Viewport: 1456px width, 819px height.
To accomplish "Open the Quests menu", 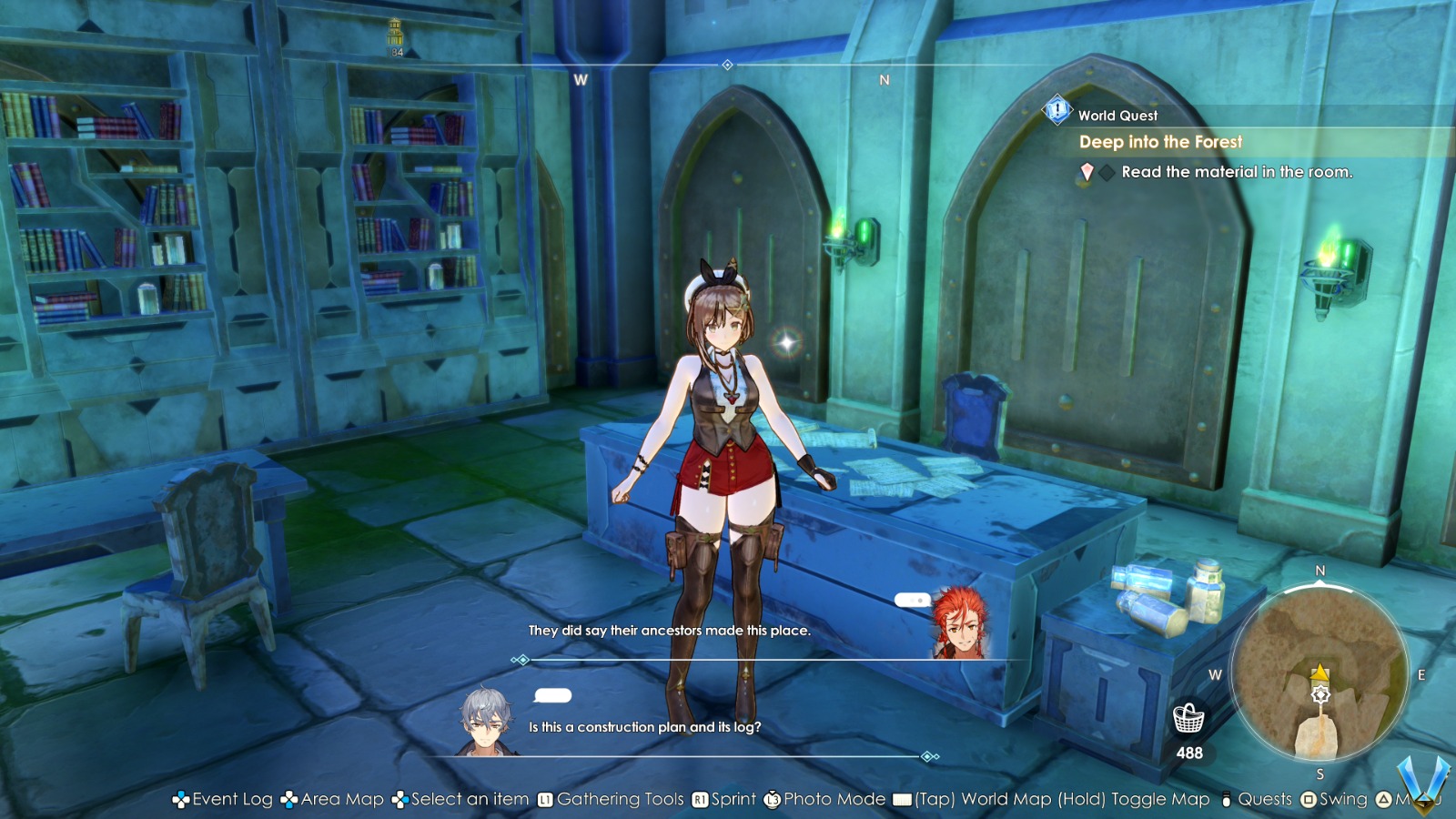I will (1265, 799).
